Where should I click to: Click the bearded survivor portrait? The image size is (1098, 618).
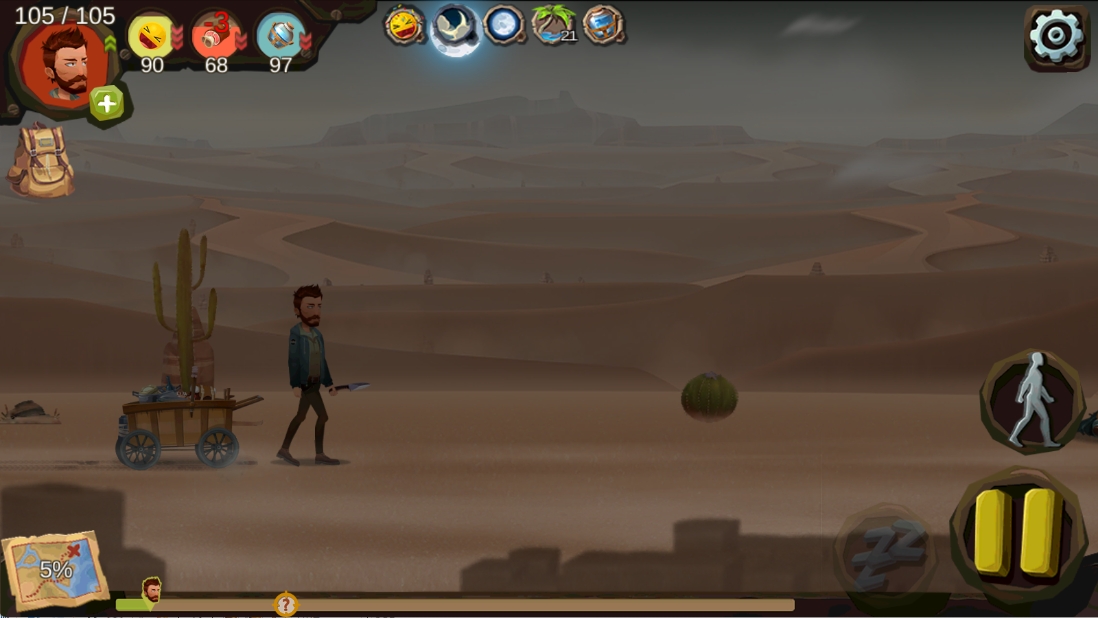coord(66,62)
